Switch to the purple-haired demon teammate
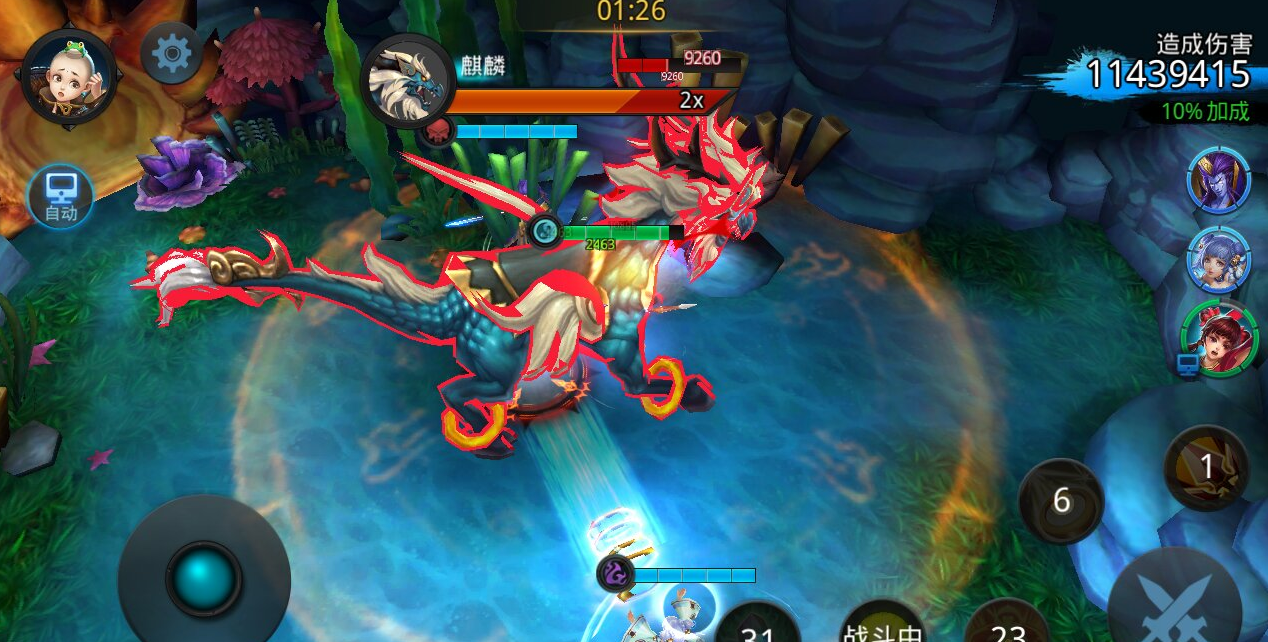Image resolution: width=1268 pixels, height=642 pixels. point(1218,180)
